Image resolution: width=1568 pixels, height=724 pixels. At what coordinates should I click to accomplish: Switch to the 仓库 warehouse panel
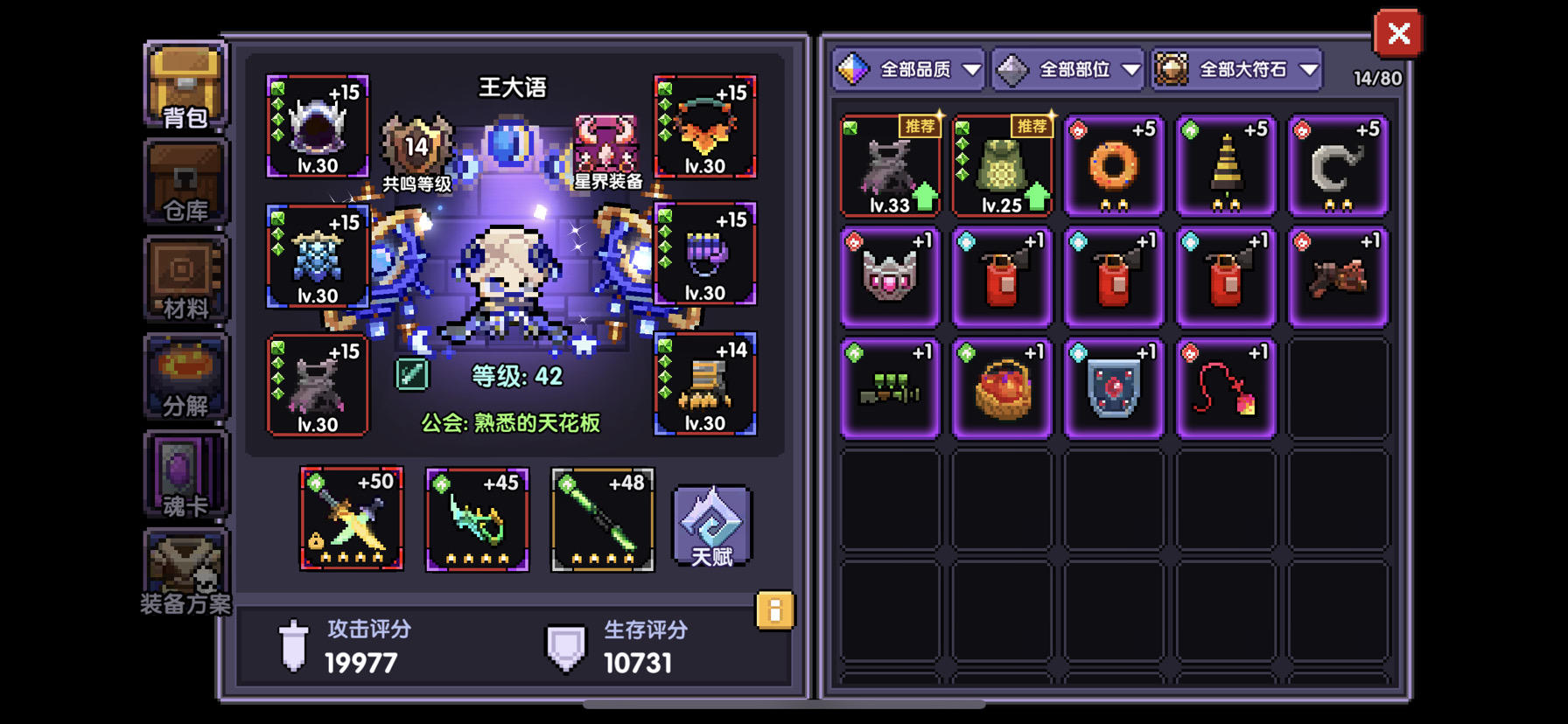[185, 181]
